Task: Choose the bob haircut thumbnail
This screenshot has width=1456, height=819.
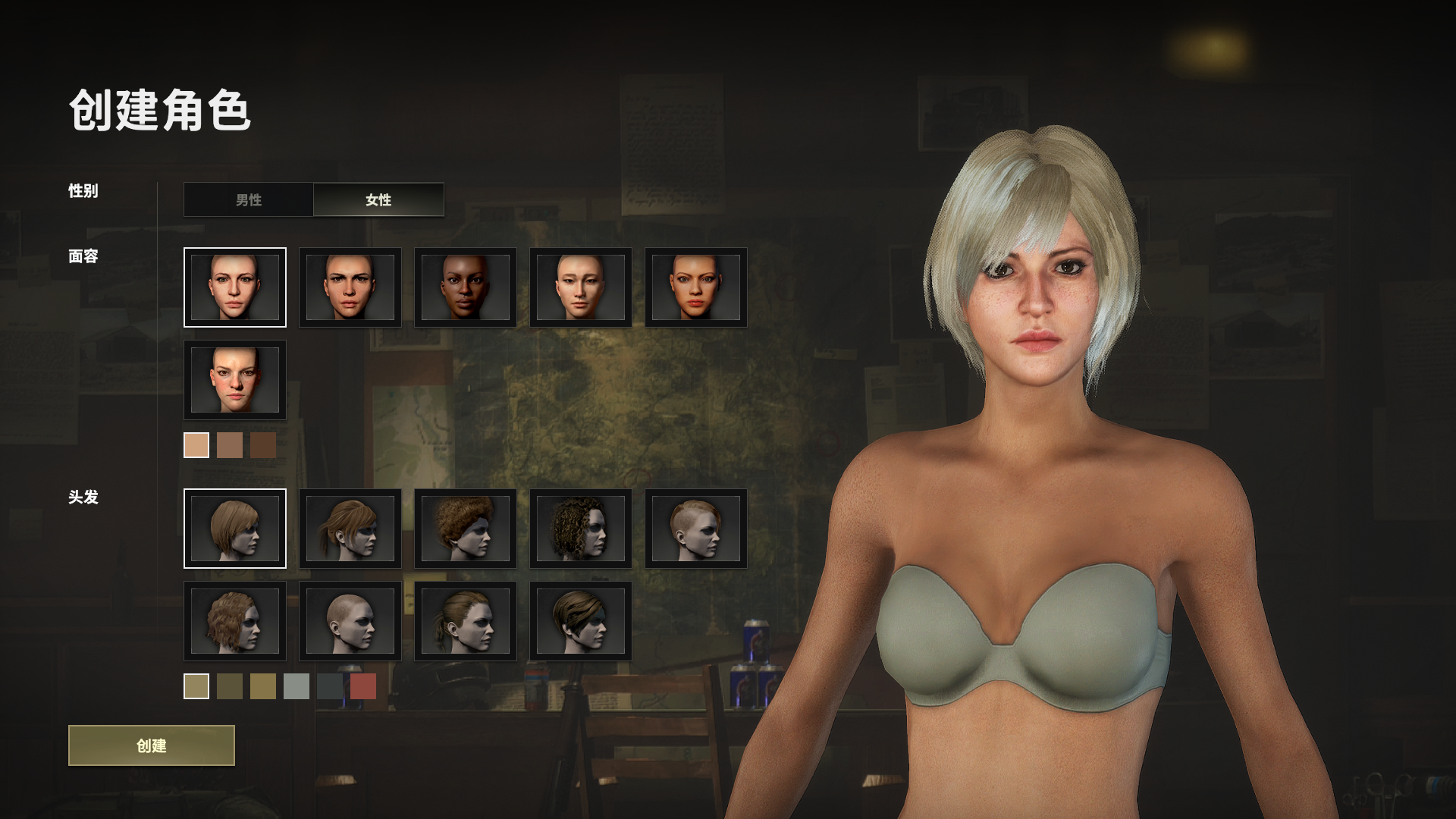Action: [235, 529]
